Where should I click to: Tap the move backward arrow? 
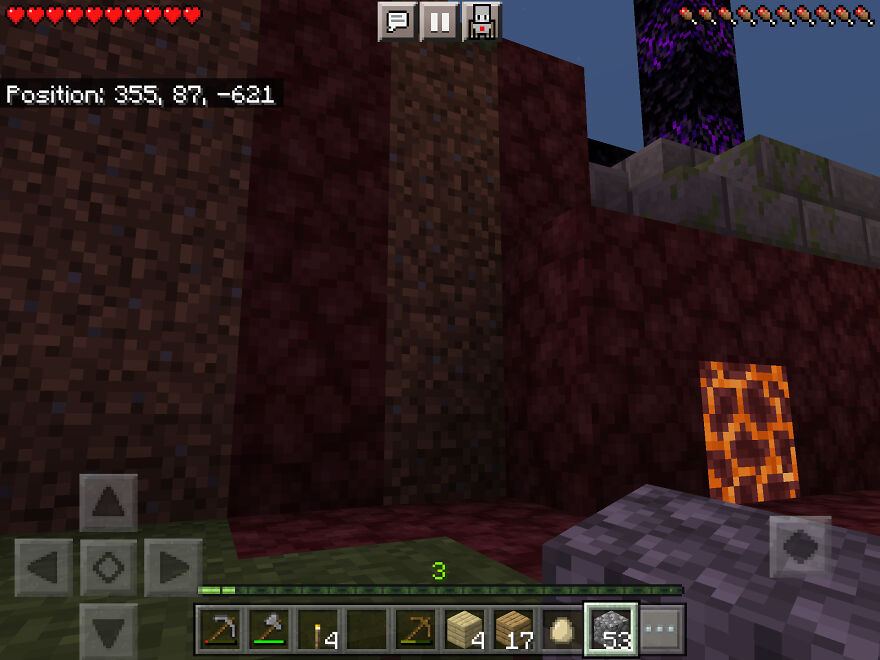click(108, 630)
